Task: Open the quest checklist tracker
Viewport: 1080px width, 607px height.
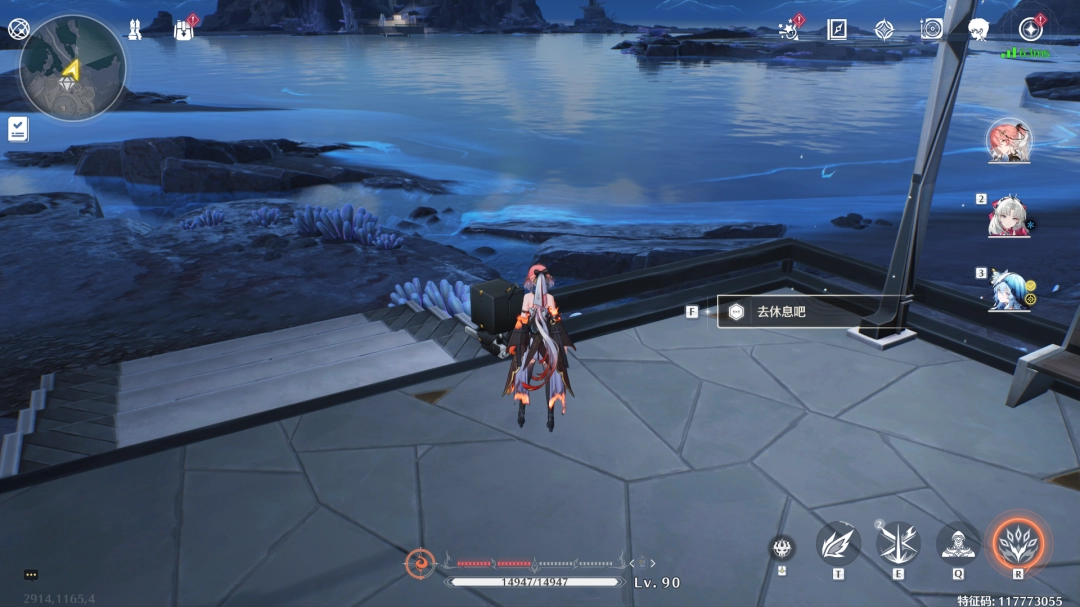Action: pos(18,128)
